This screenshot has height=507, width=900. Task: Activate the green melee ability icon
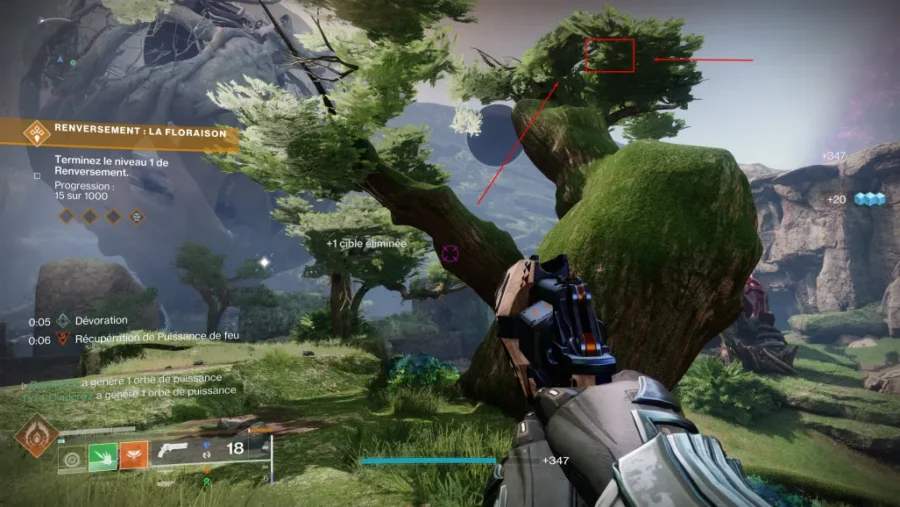tap(104, 455)
